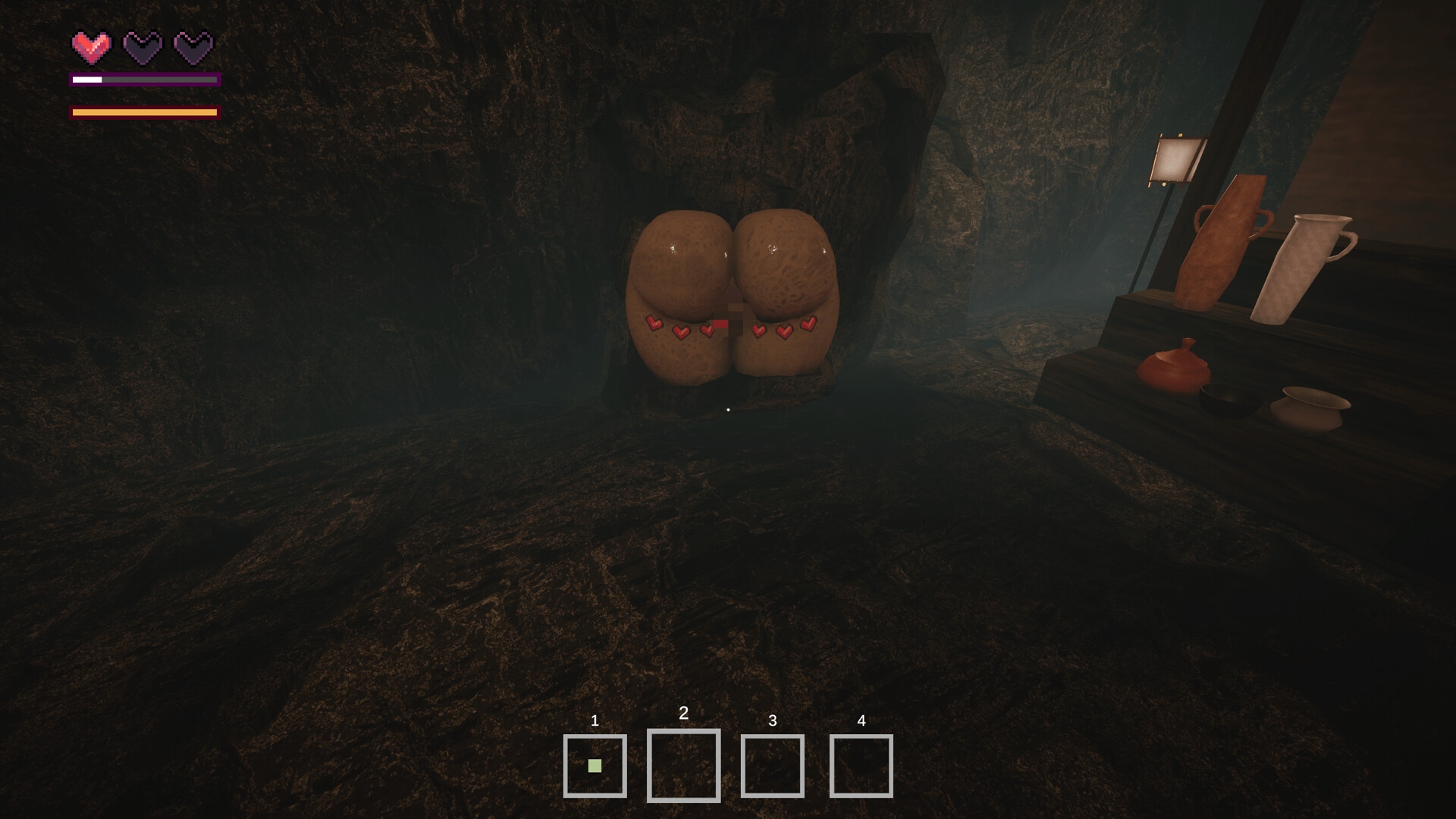Viewport: 1456px width, 819px height.
Task: Switch to hotbar slot number 3
Action: click(772, 766)
